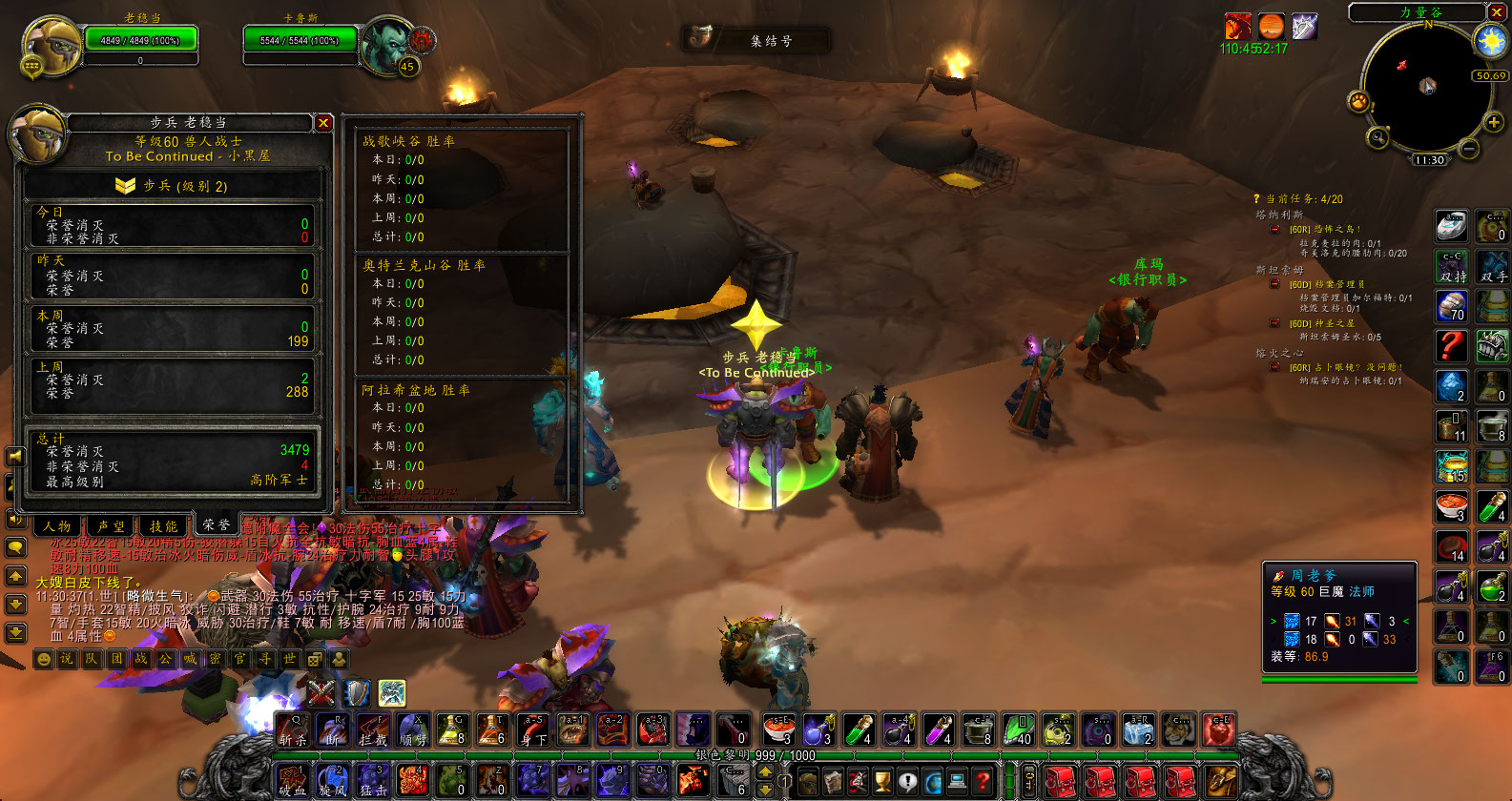The height and width of the screenshot is (801, 1512).
Task: Activate the 斩杀 Execute ability
Action: click(292, 730)
